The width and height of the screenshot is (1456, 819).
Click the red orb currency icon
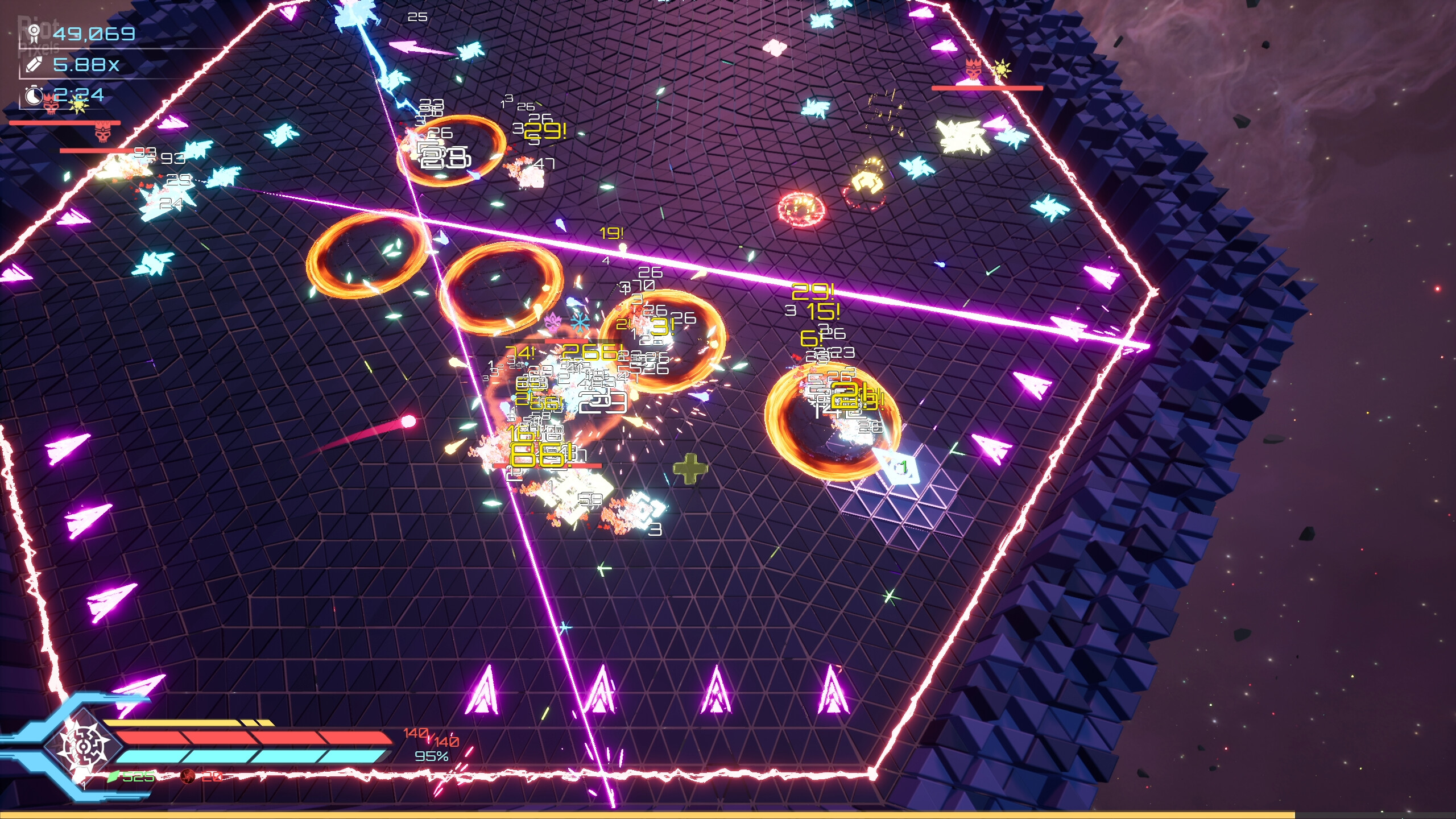pos(187,776)
